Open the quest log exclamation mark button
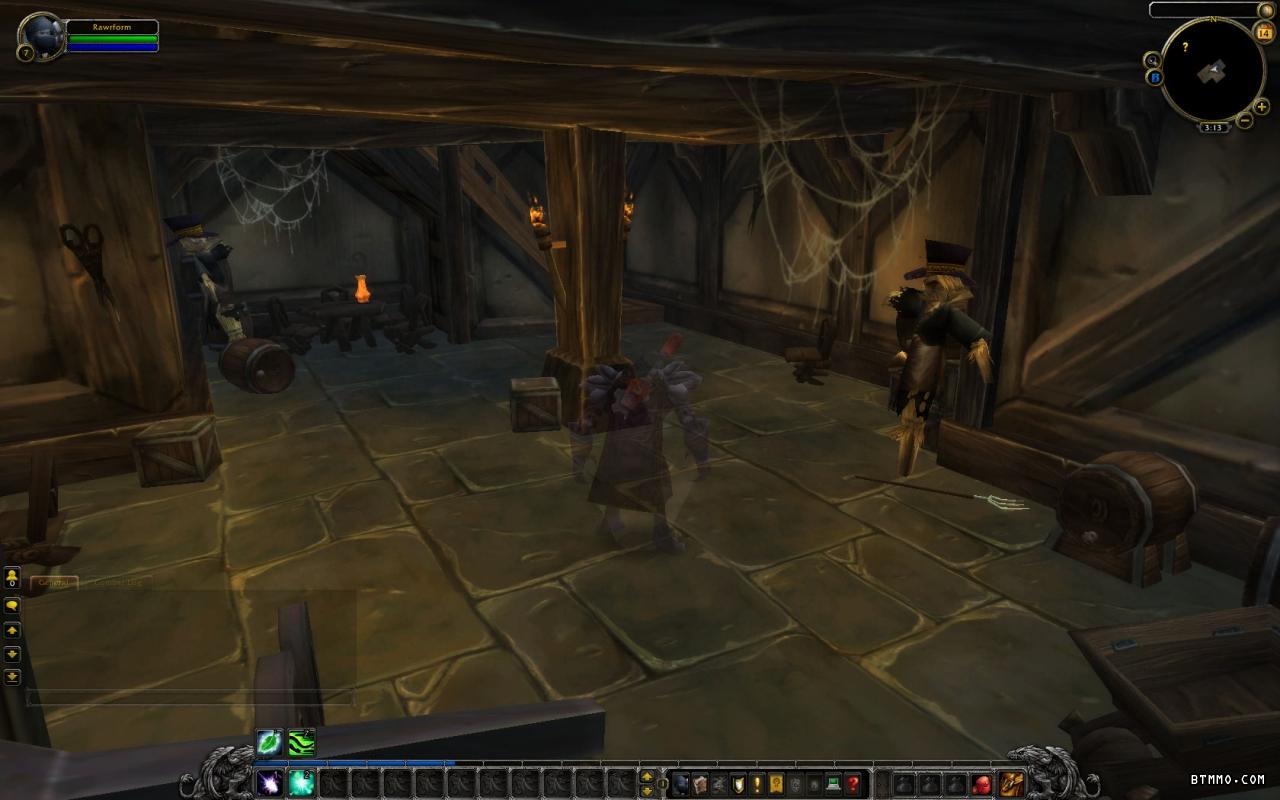 757,784
